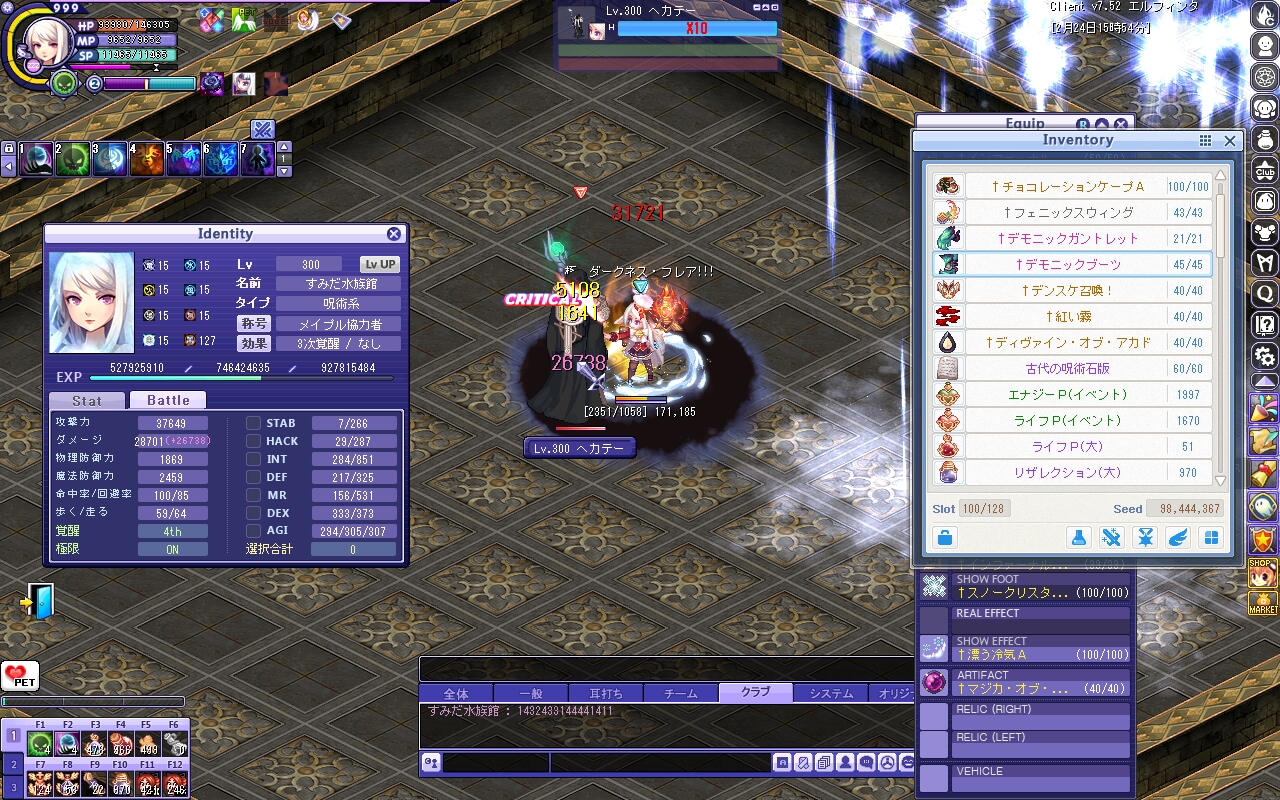Click the blue bag button in Inventory
The width and height of the screenshot is (1280, 800).
(x=944, y=538)
